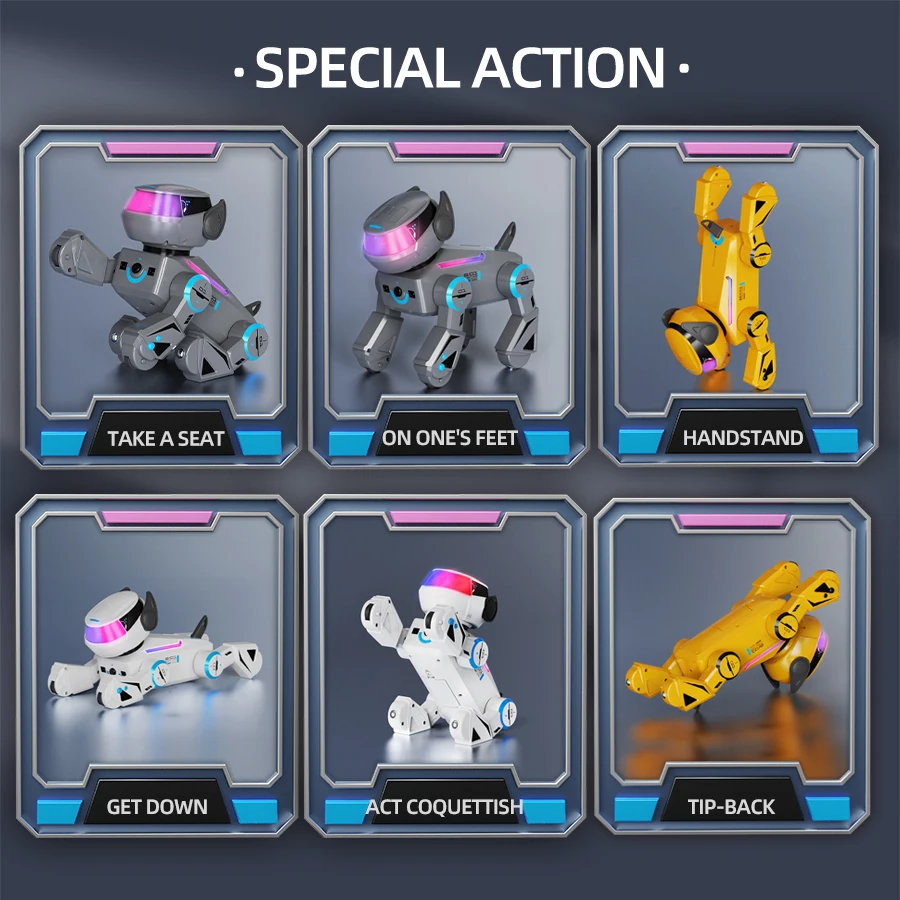Choose the On One's Feet action panel

click(x=448, y=295)
